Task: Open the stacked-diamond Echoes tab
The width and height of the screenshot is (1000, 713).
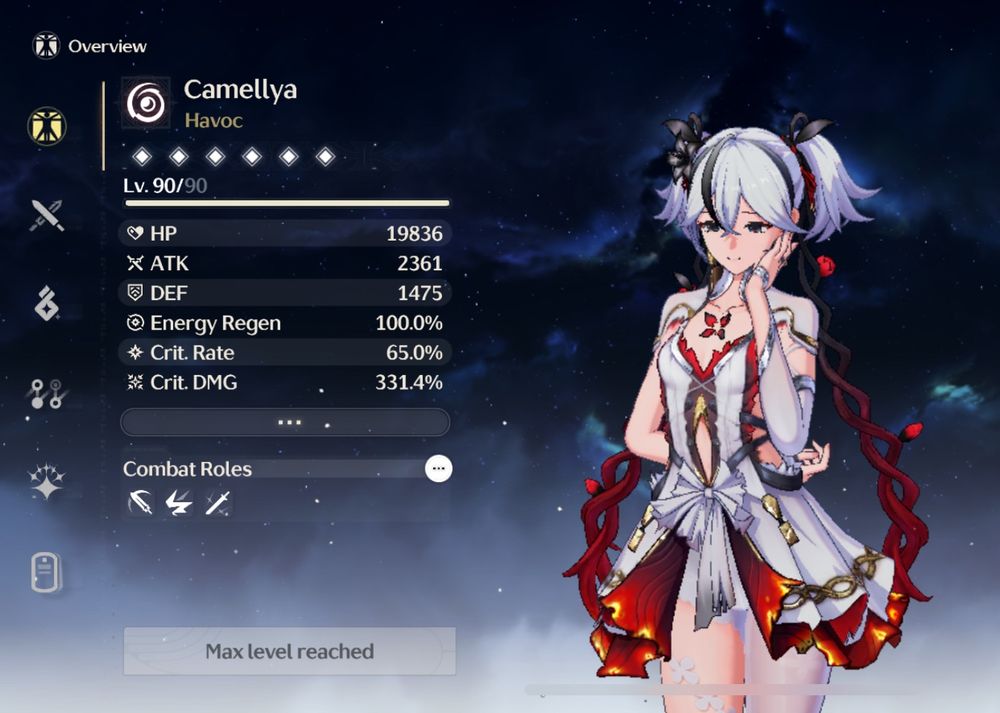Action: point(47,302)
